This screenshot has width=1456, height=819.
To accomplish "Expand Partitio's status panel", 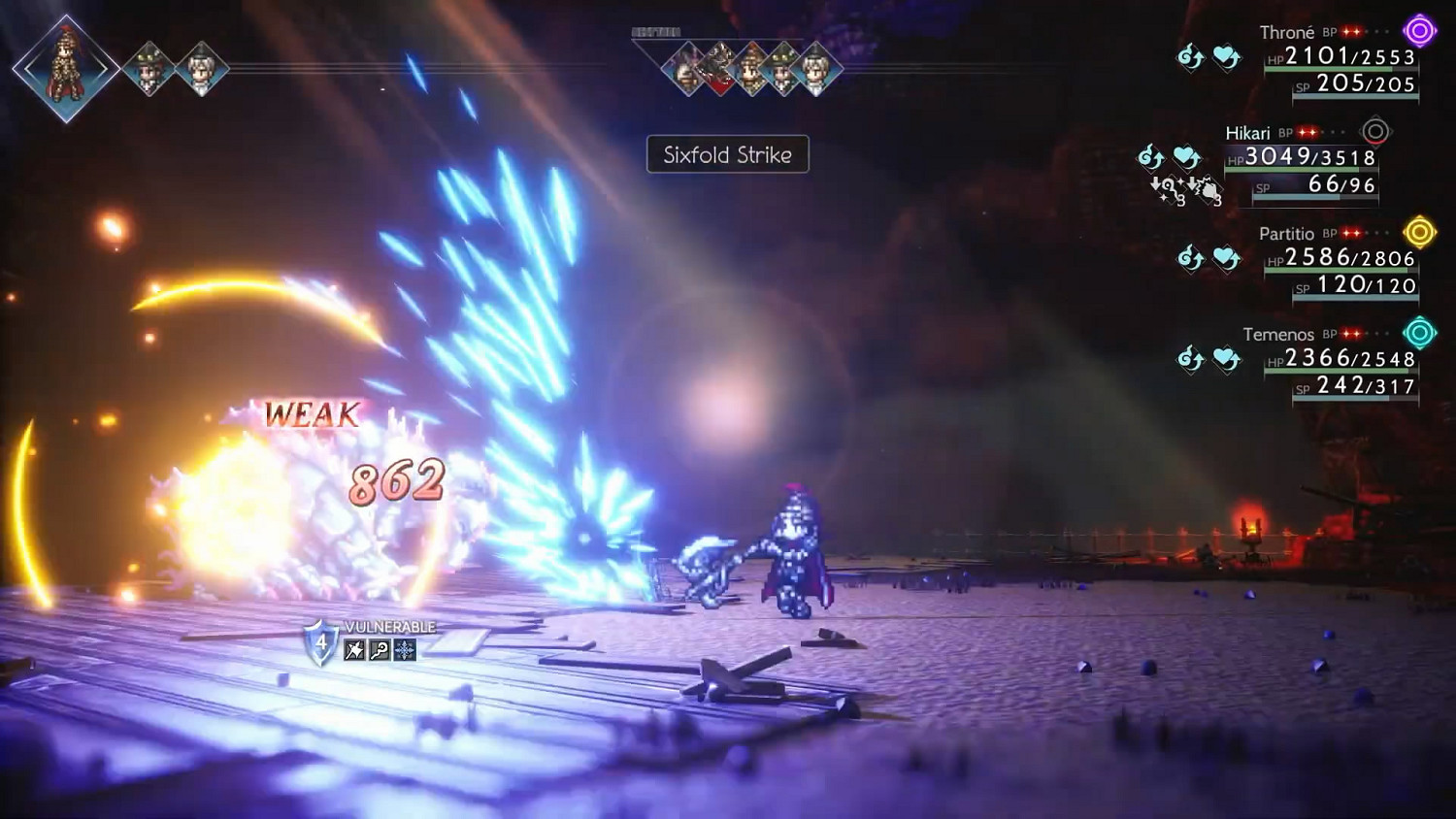I will pos(1340,262).
